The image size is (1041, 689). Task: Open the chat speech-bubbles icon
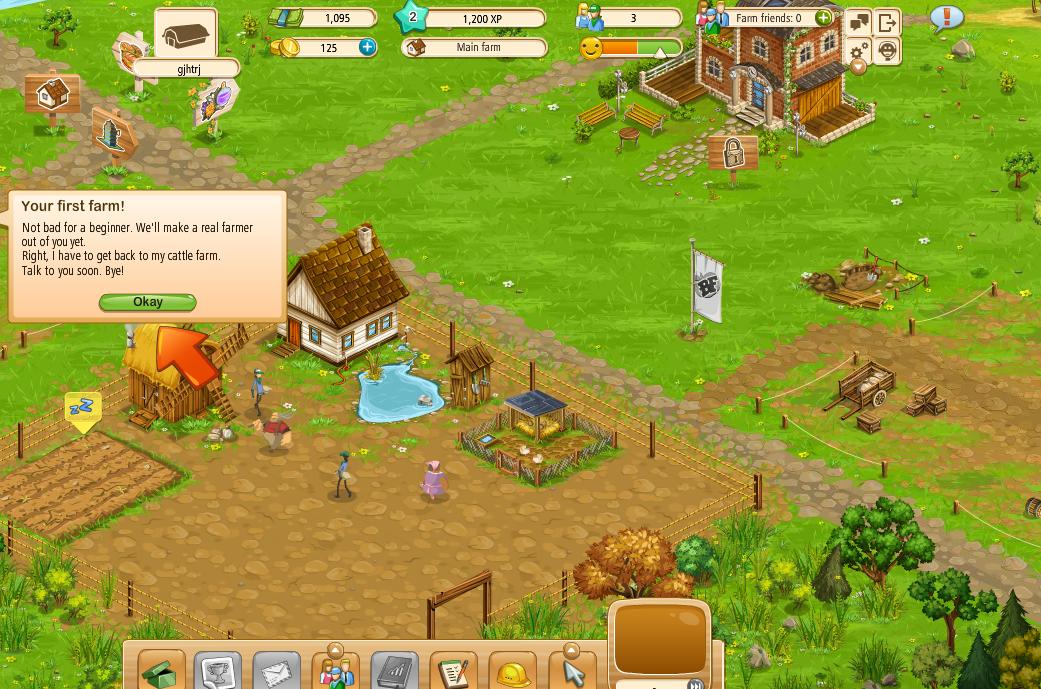(859, 23)
